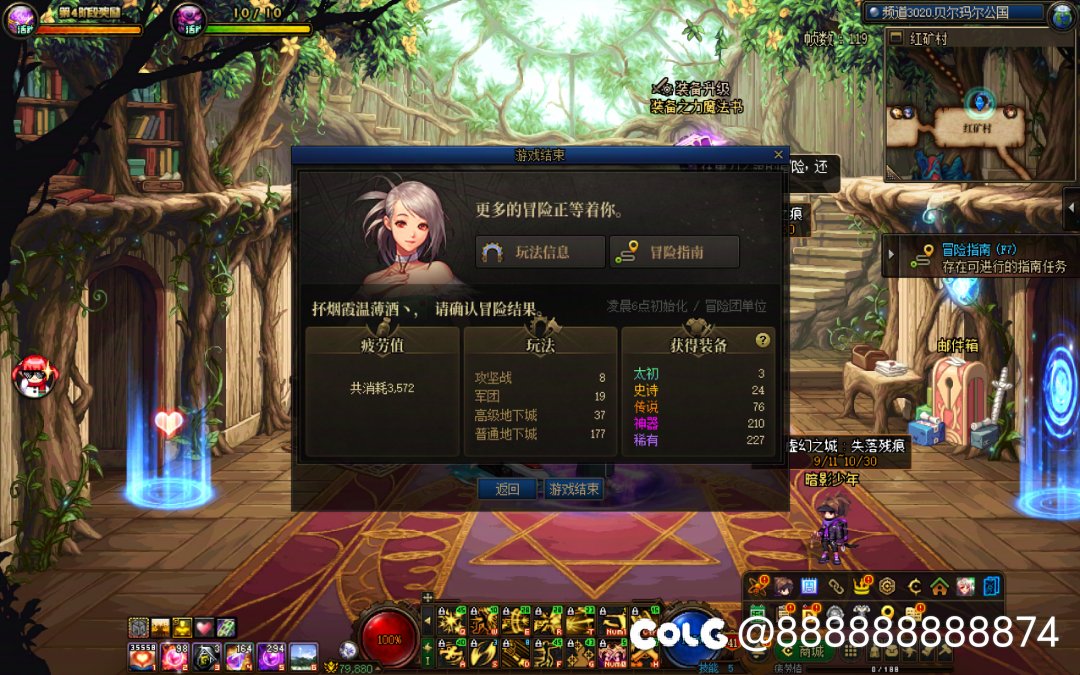Image resolution: width=1080 pixels, height=675 pixels.
Task: Expand the side panel arrow under the minimap
Action: click(x=1070, y=208)
